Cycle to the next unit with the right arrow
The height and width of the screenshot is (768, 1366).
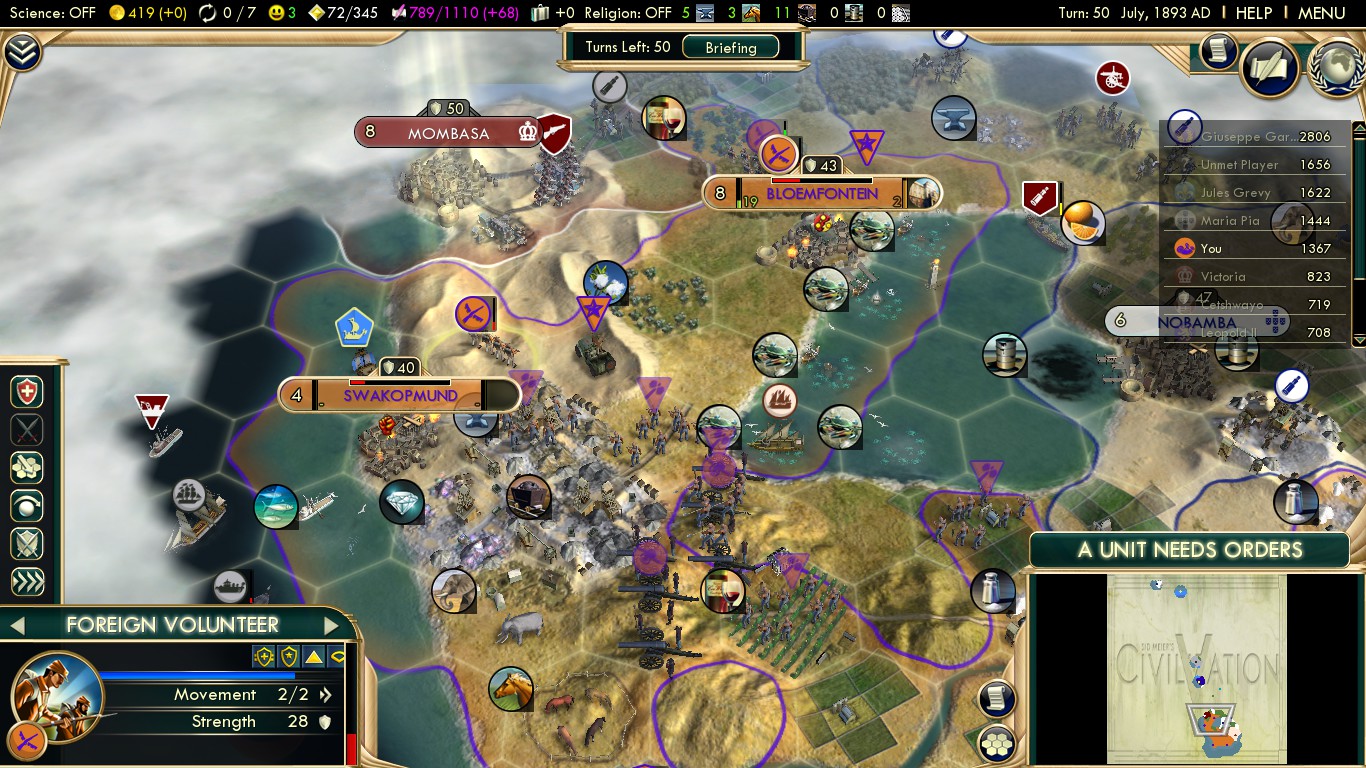tap(331, 624)
